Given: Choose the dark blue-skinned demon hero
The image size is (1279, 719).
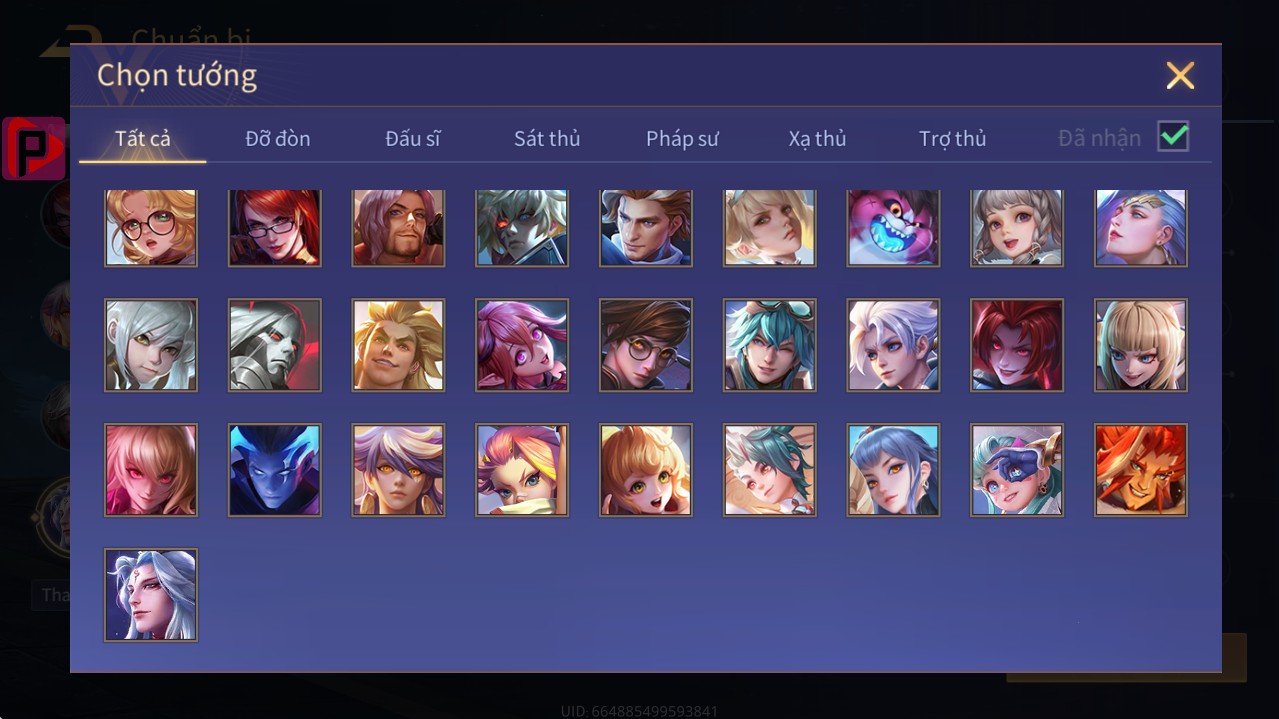Looking at the screenshot, I should tap(275, 470).
